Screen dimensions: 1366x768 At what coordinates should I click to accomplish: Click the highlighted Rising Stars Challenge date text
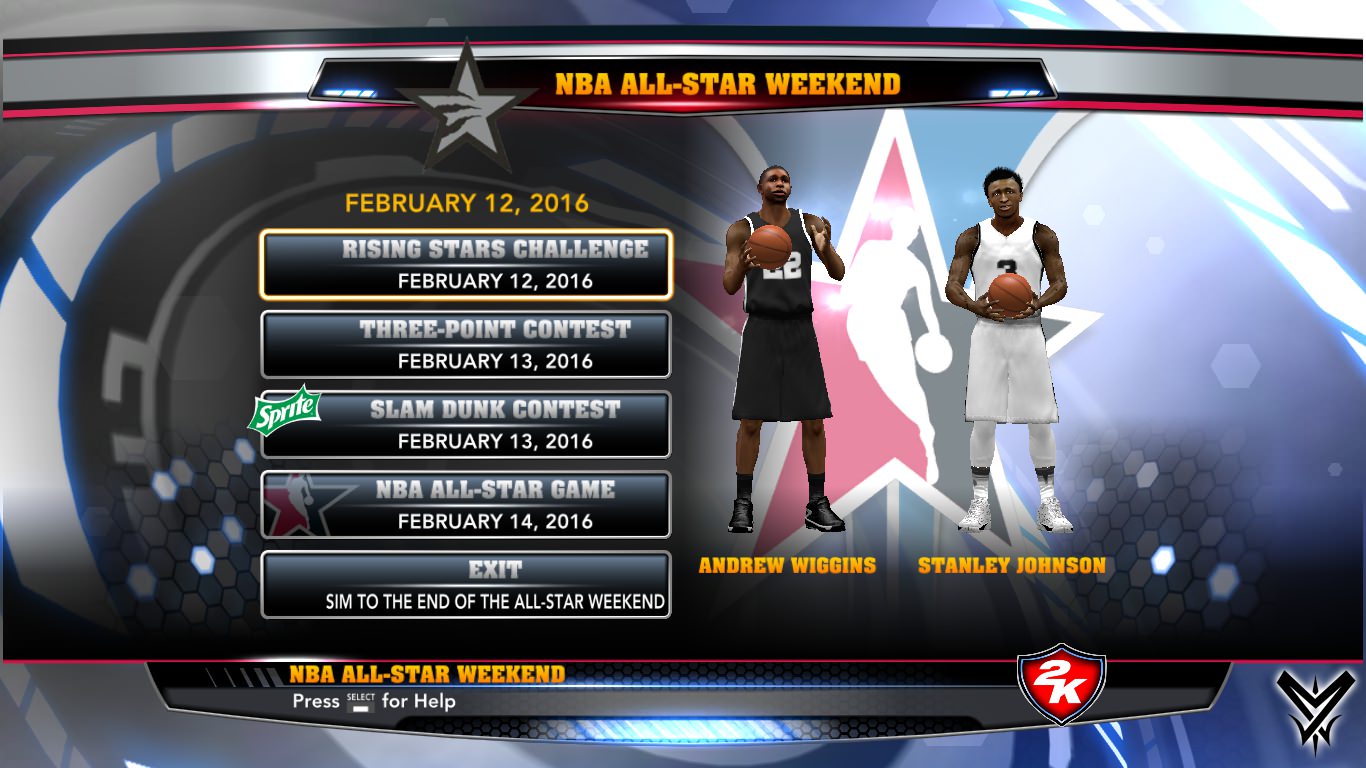[x=466, y=281]
